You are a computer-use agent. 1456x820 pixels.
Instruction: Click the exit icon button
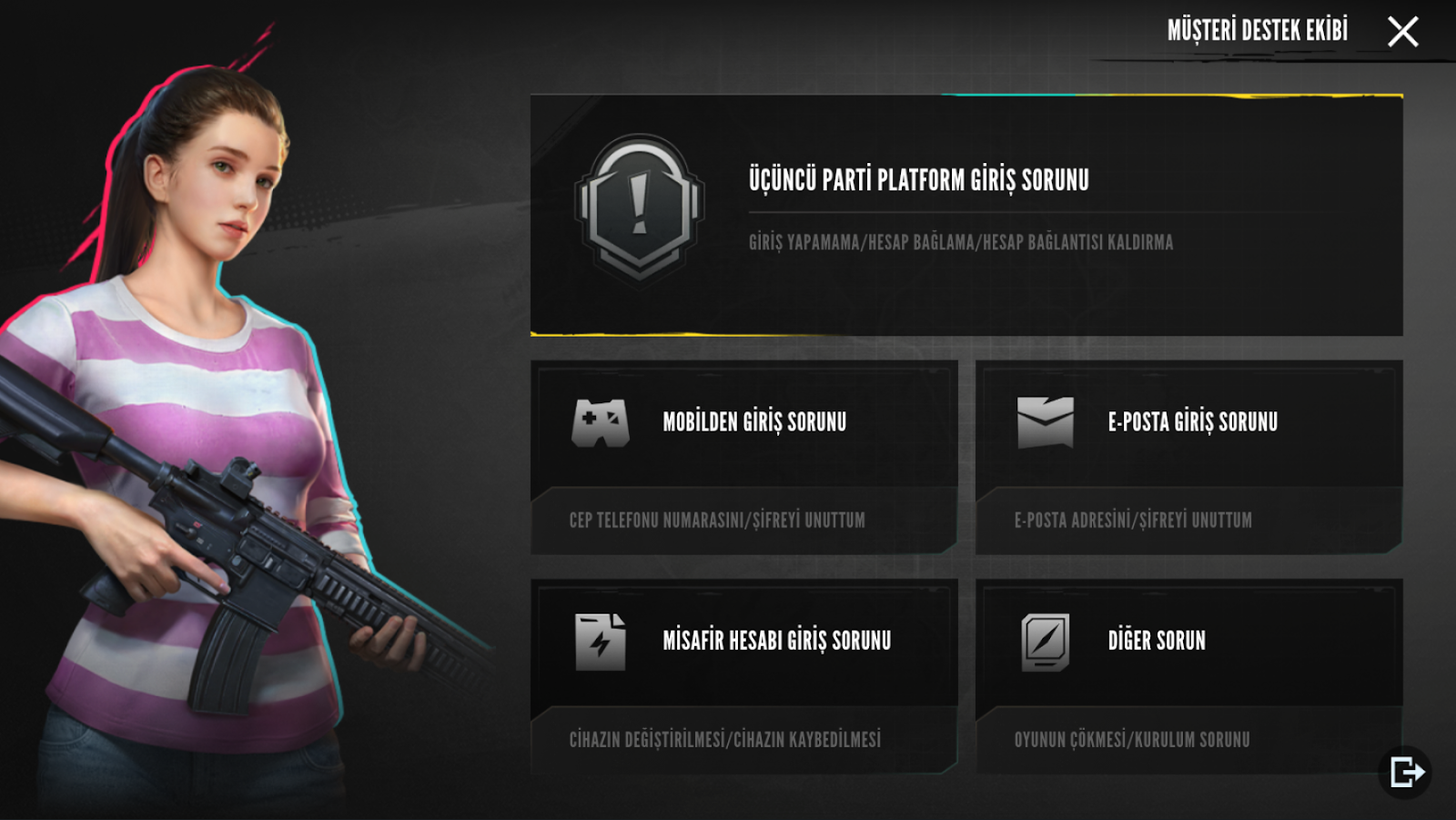coord(1406,773)
